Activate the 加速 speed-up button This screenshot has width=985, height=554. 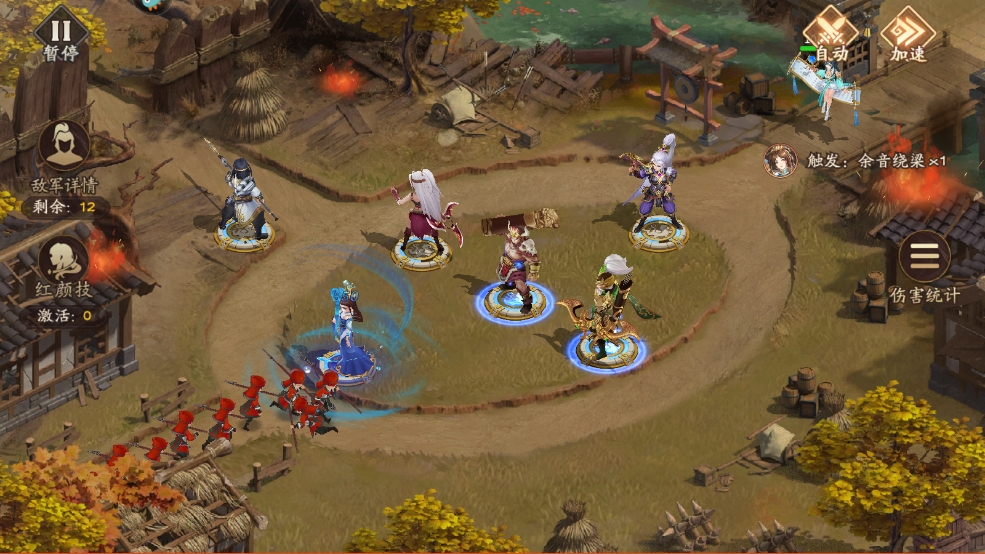908,31
